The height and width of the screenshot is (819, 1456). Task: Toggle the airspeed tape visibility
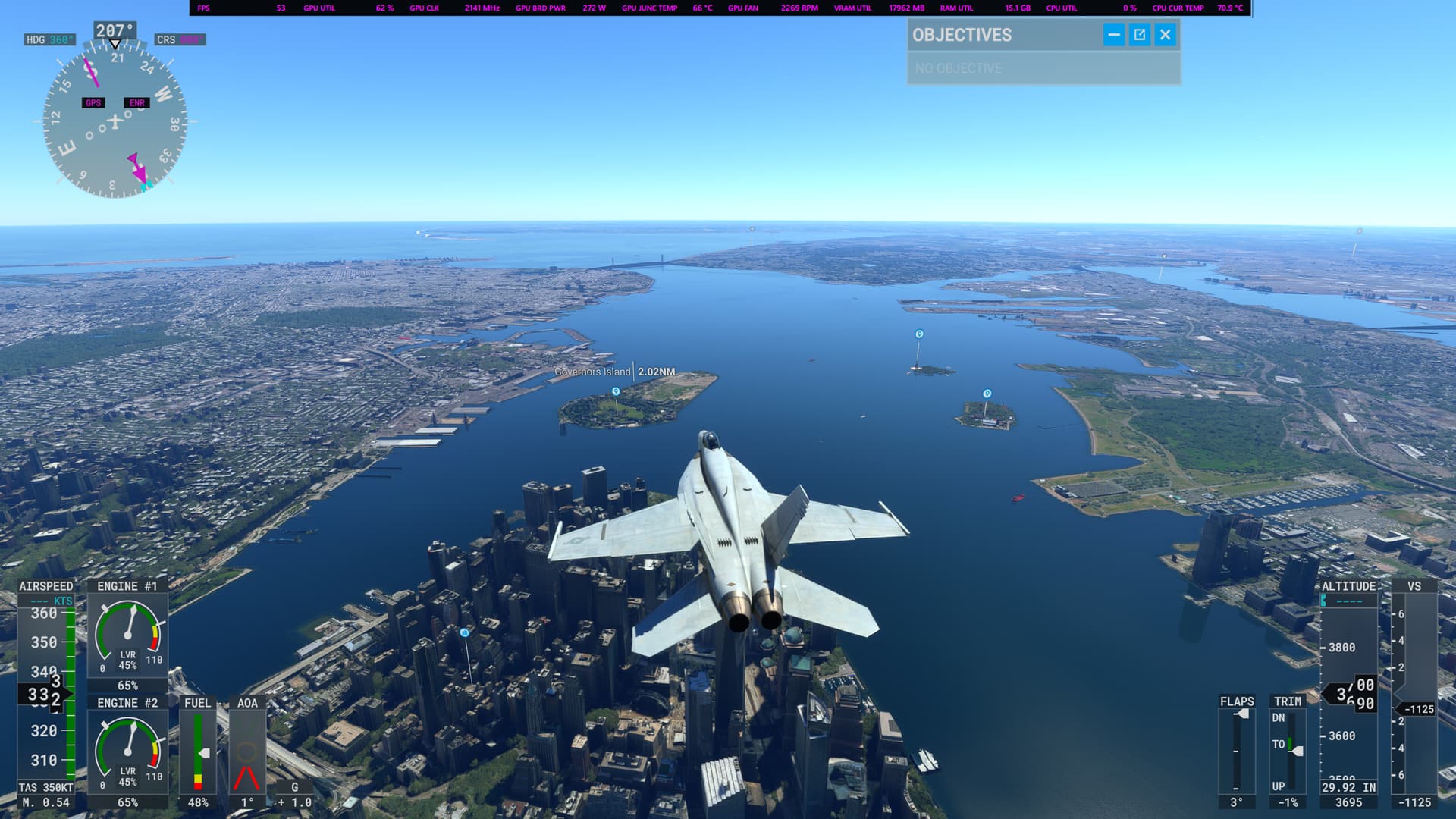[45, 585]
